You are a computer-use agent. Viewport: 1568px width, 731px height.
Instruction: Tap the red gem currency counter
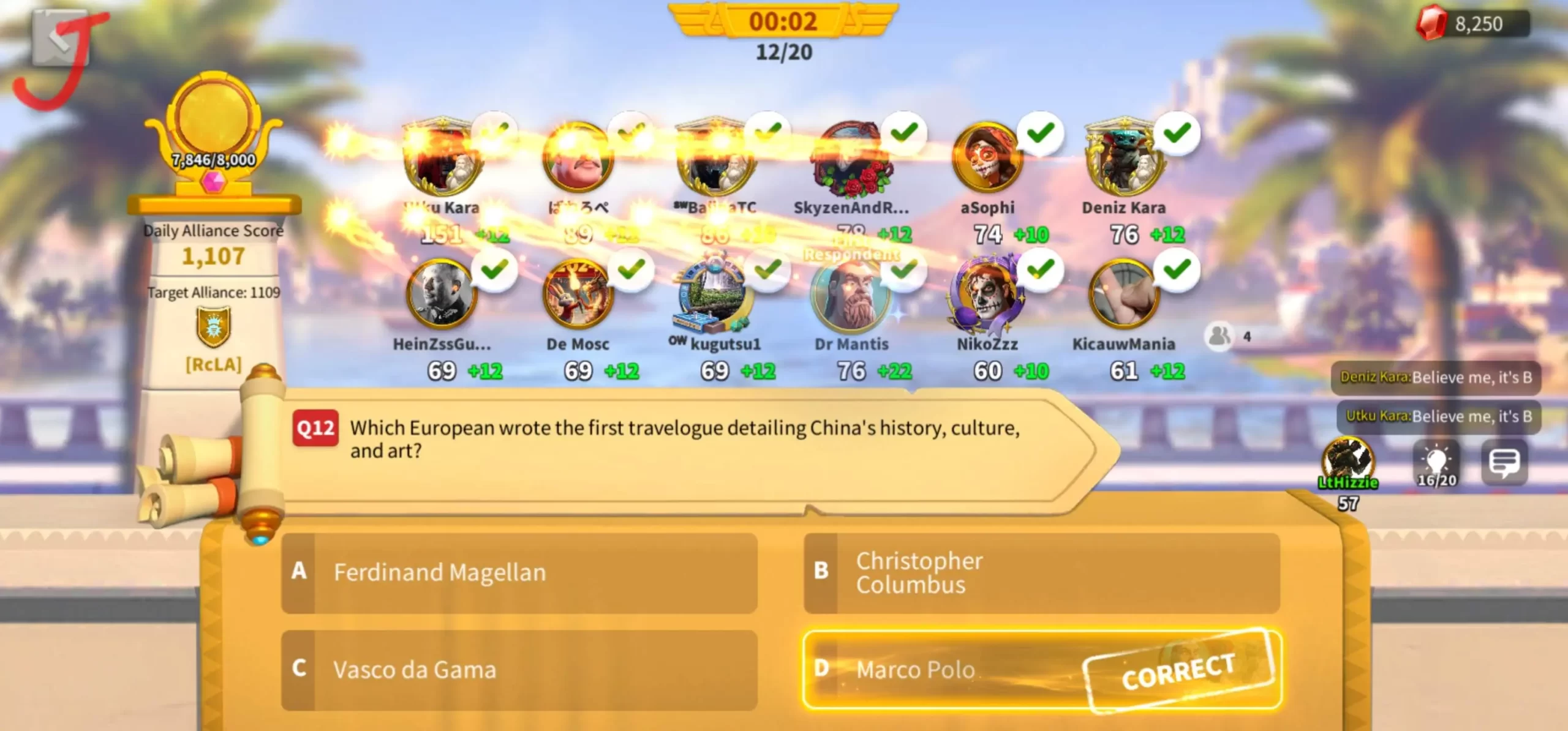(1472, 24)
